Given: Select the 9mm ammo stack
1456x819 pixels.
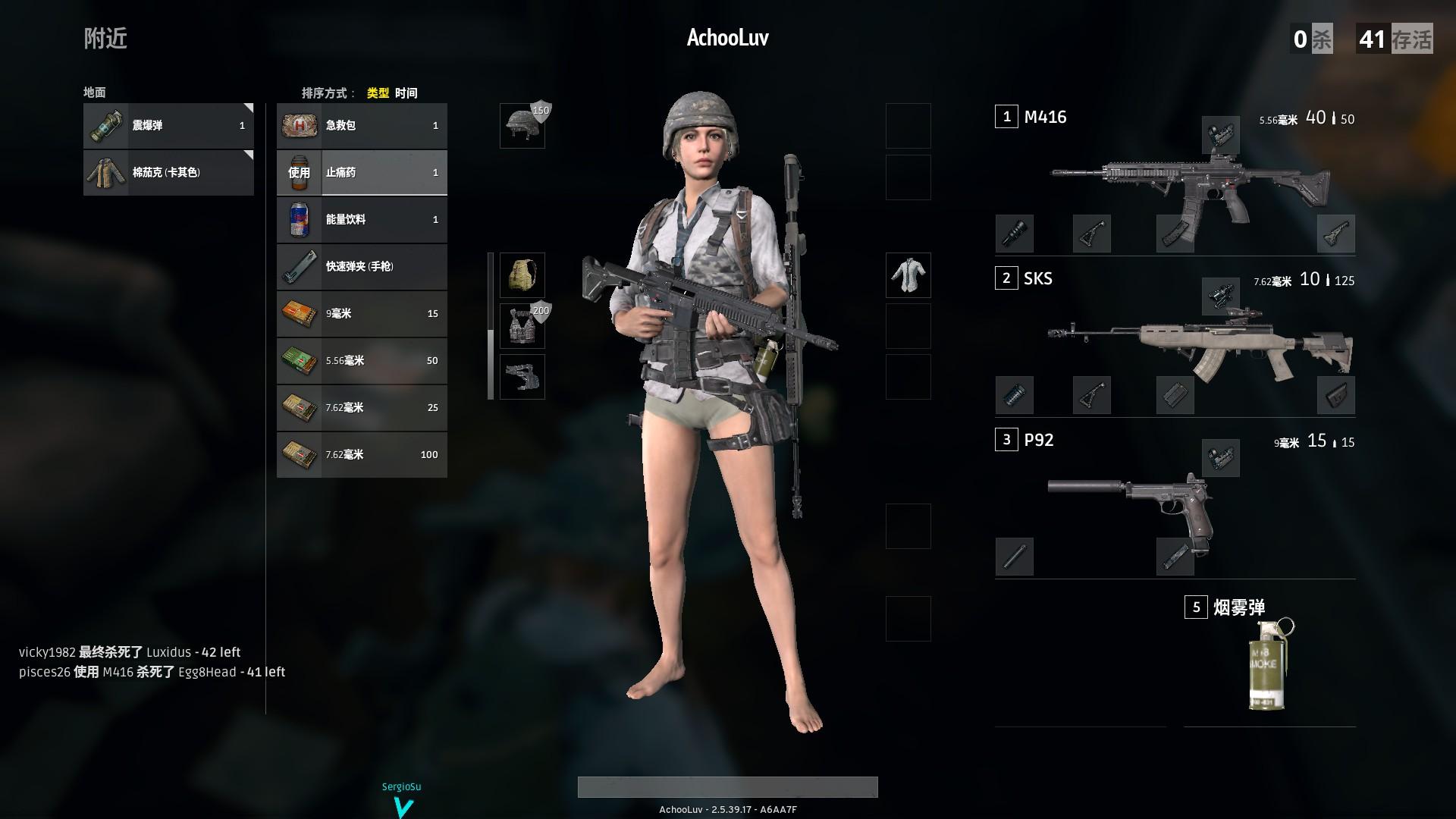Looking at the screenshot, I should click(x=362, y=314).
